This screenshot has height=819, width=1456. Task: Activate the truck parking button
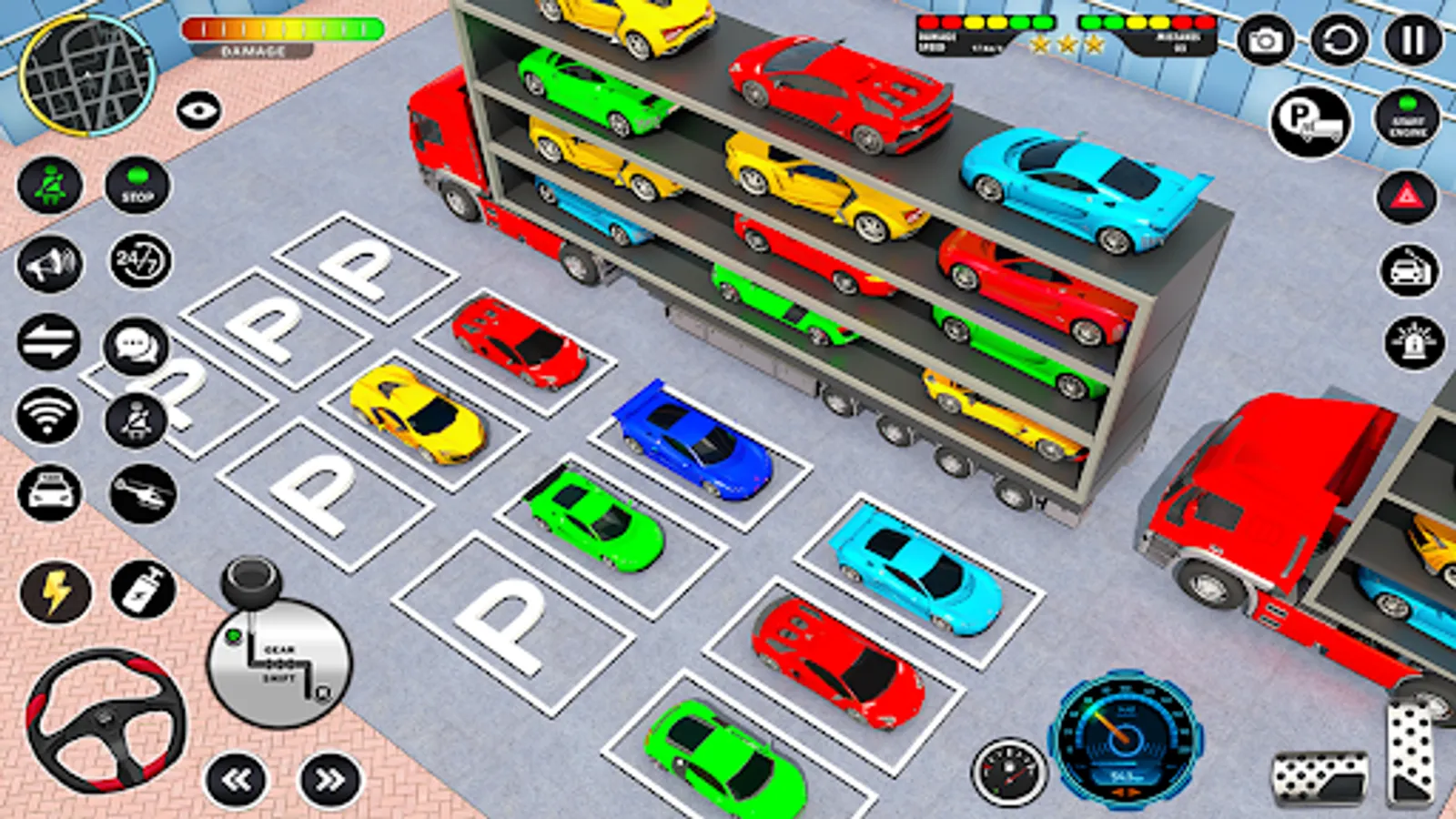pyautogui.click(x=1310, y=121)
